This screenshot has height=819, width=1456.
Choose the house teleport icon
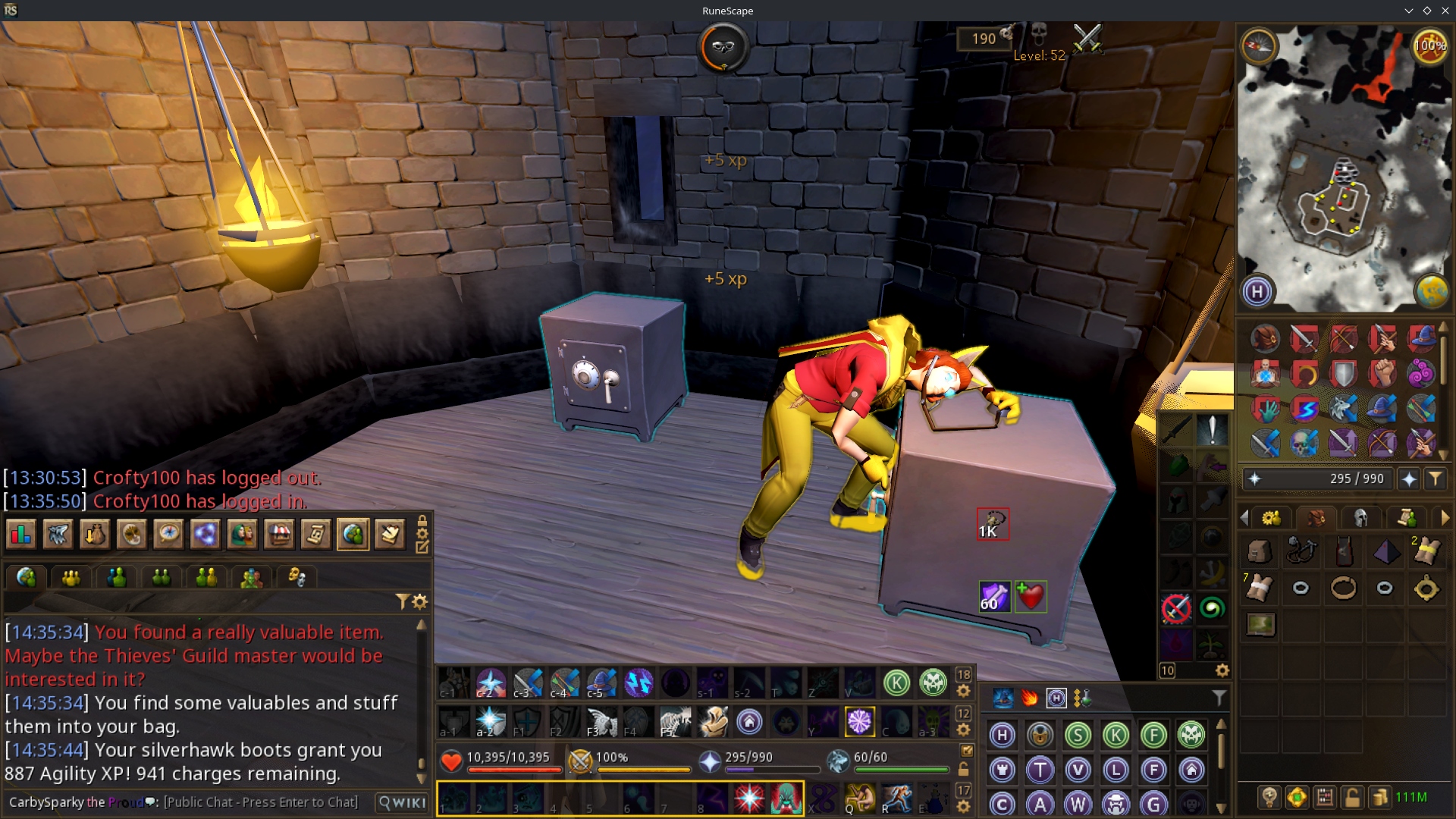pos(1191,770)
